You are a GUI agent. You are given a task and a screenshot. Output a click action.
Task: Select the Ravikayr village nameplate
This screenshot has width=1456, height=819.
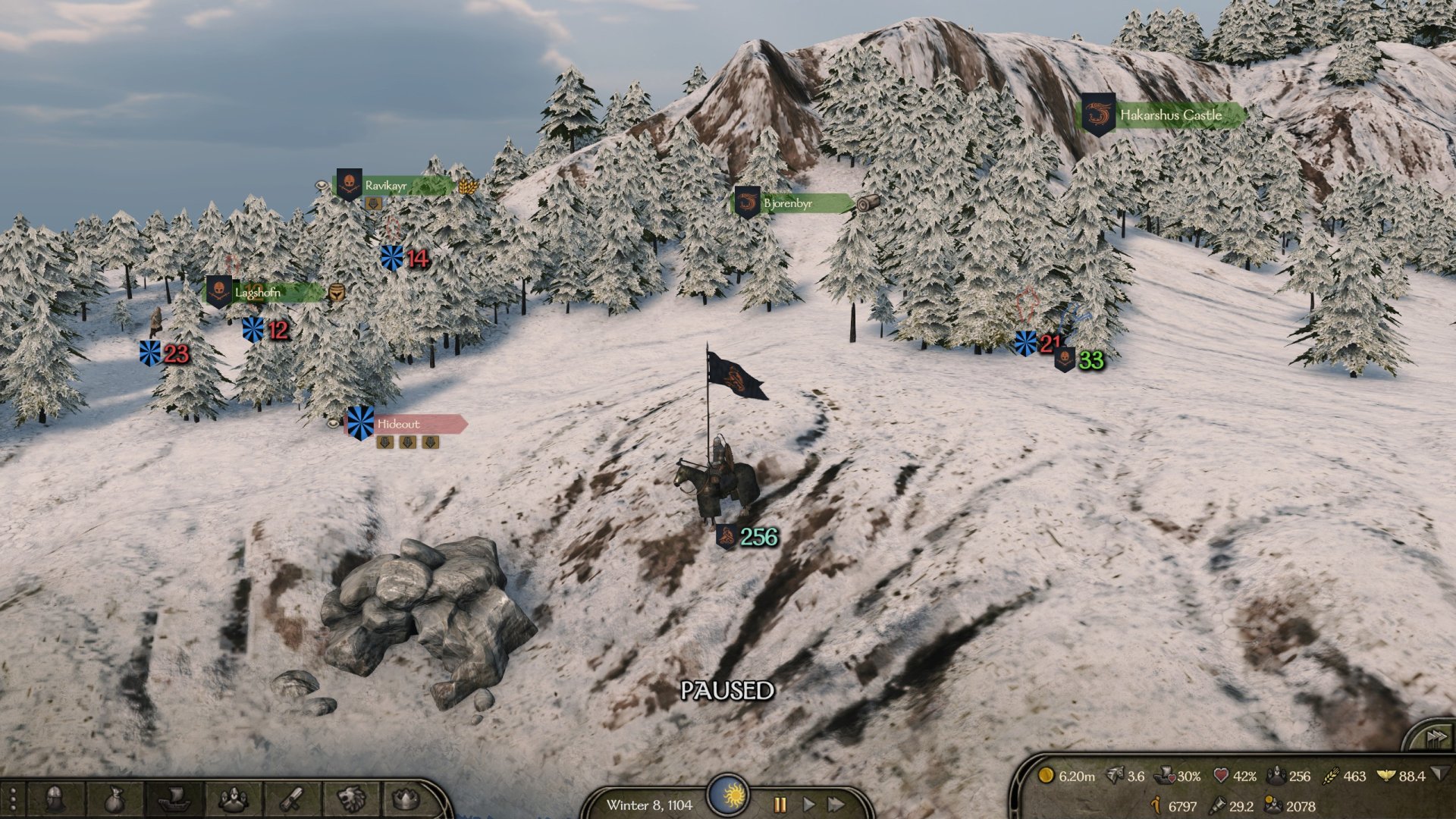coord(385,185)
